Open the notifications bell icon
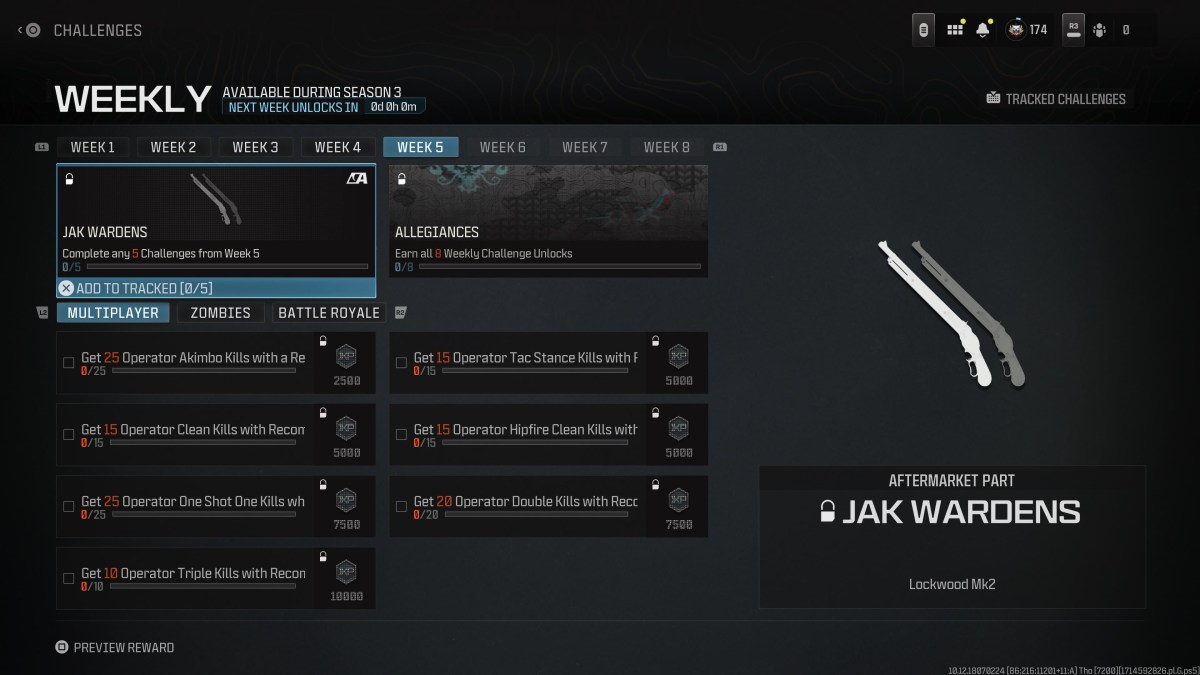Screen dimensions: 1200x675 [x=982, y=30]
